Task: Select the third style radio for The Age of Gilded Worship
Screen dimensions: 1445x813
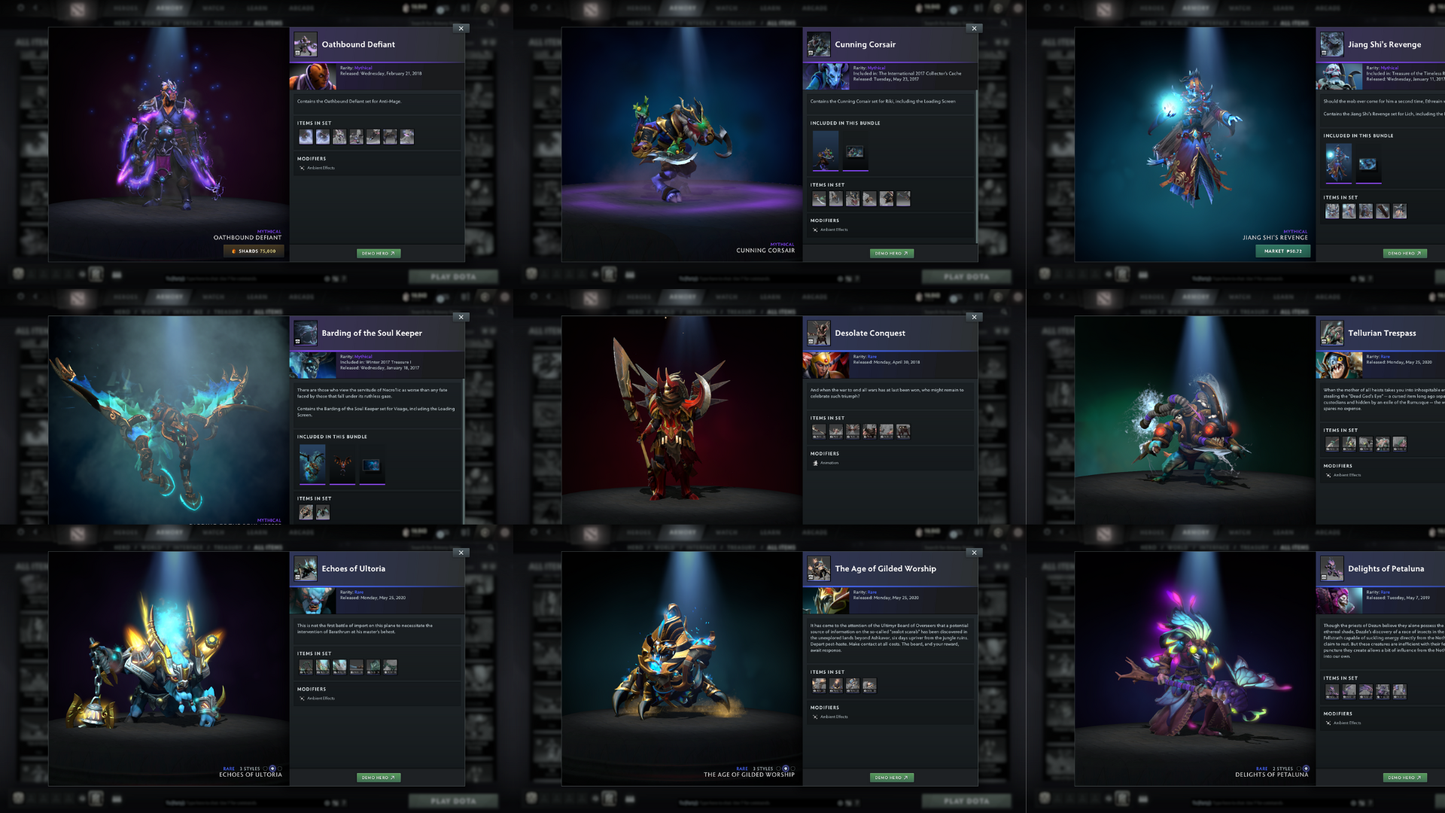Action: (x=793, y=768)
